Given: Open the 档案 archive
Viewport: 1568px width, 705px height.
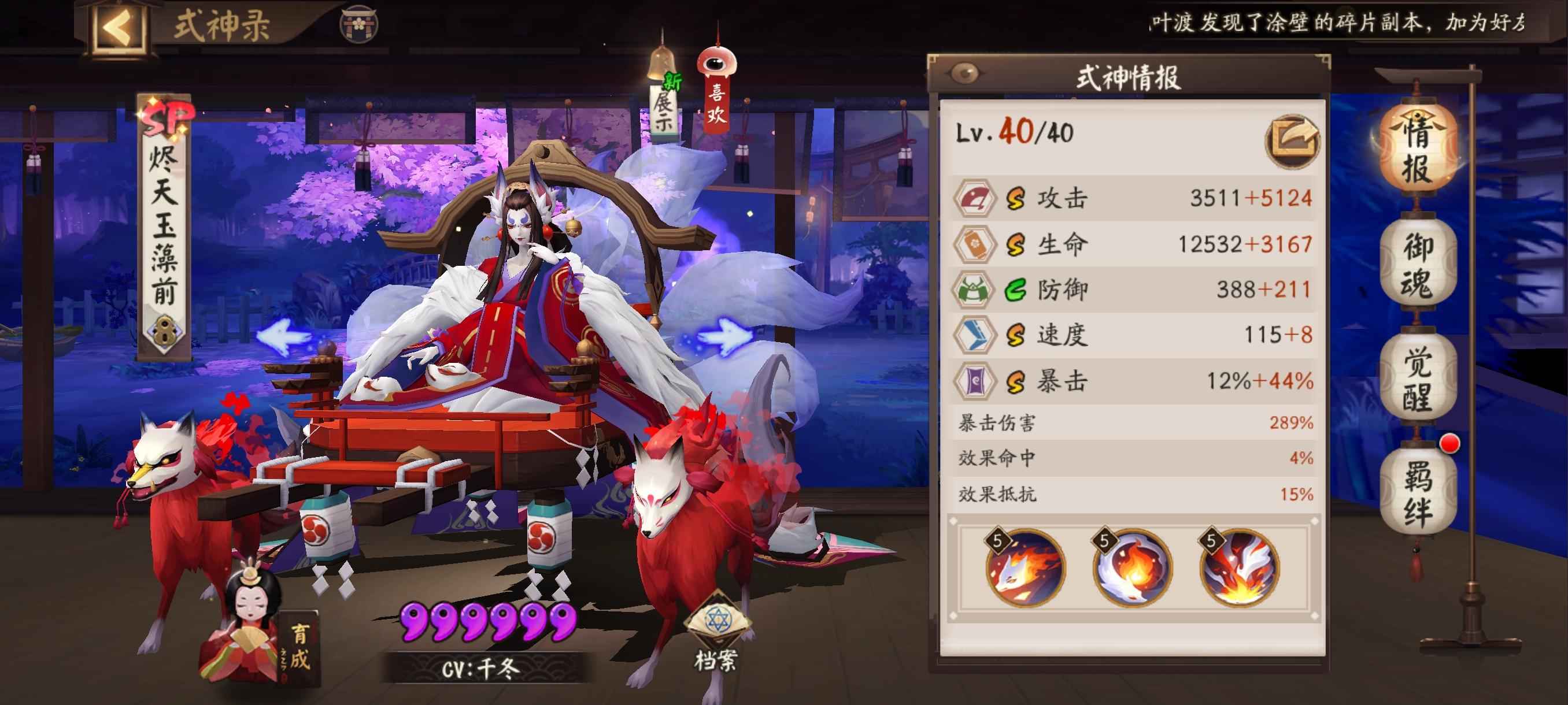Looking at the screenshot, I should [x=716, y=633].
